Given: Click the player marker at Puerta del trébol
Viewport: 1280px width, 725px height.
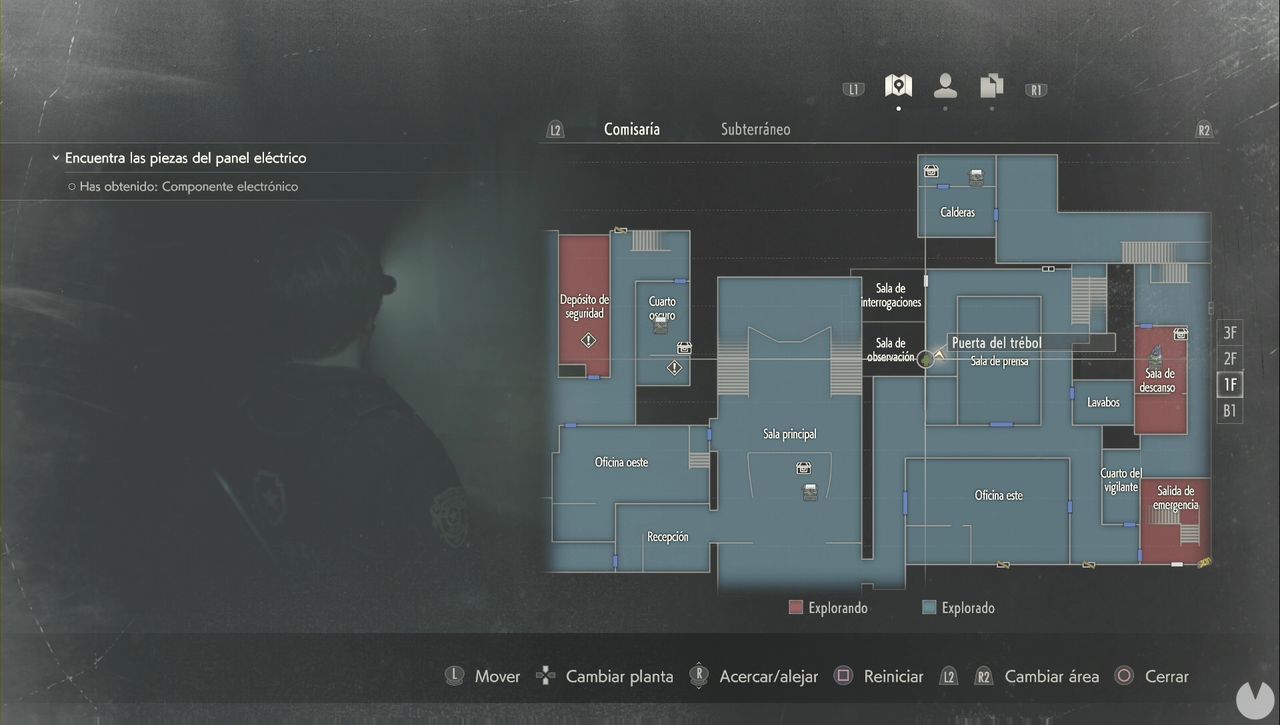Looking at the screenshot, I should (926, 358).
